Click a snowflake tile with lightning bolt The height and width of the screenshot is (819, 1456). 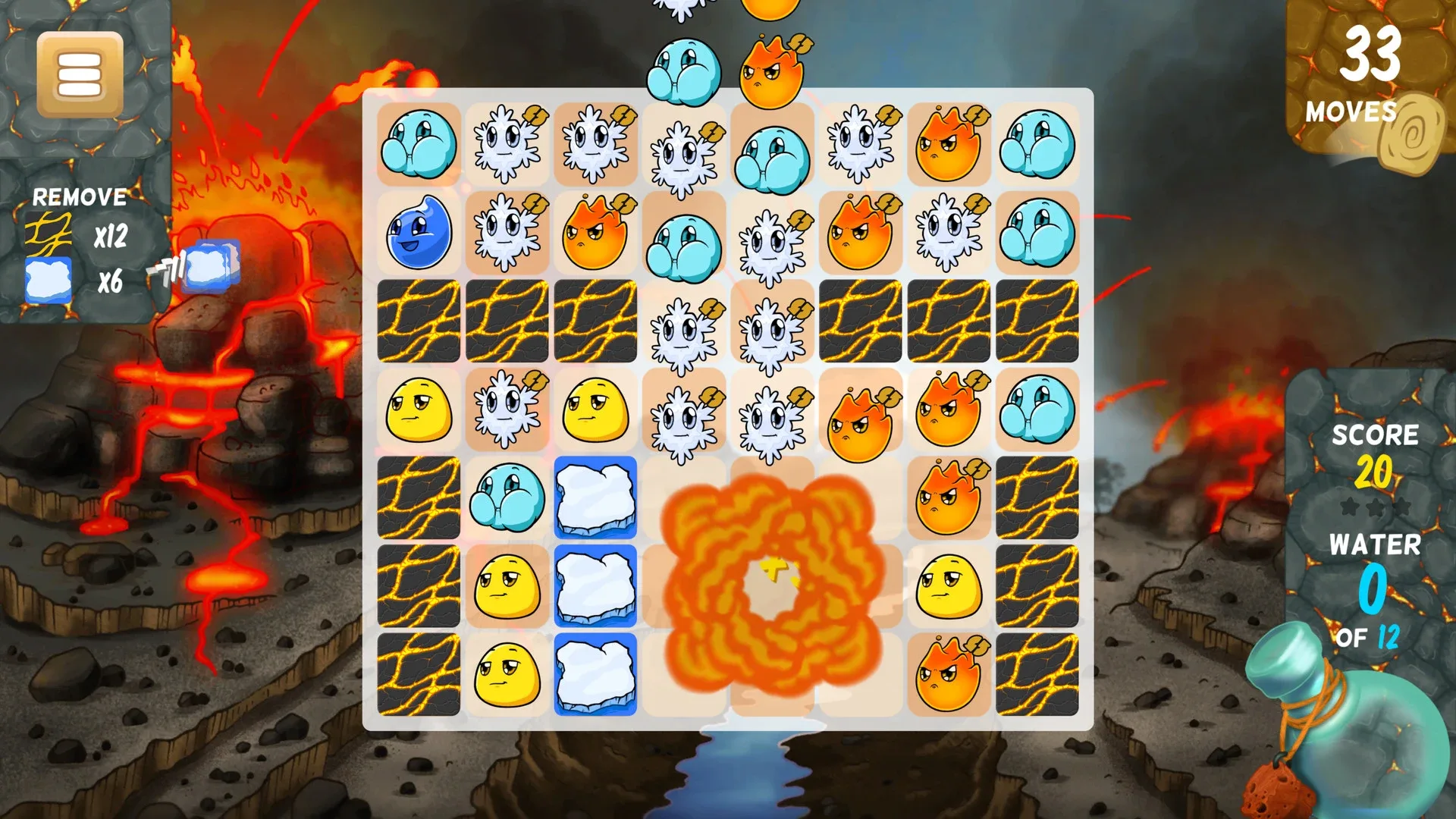point(507,146)
